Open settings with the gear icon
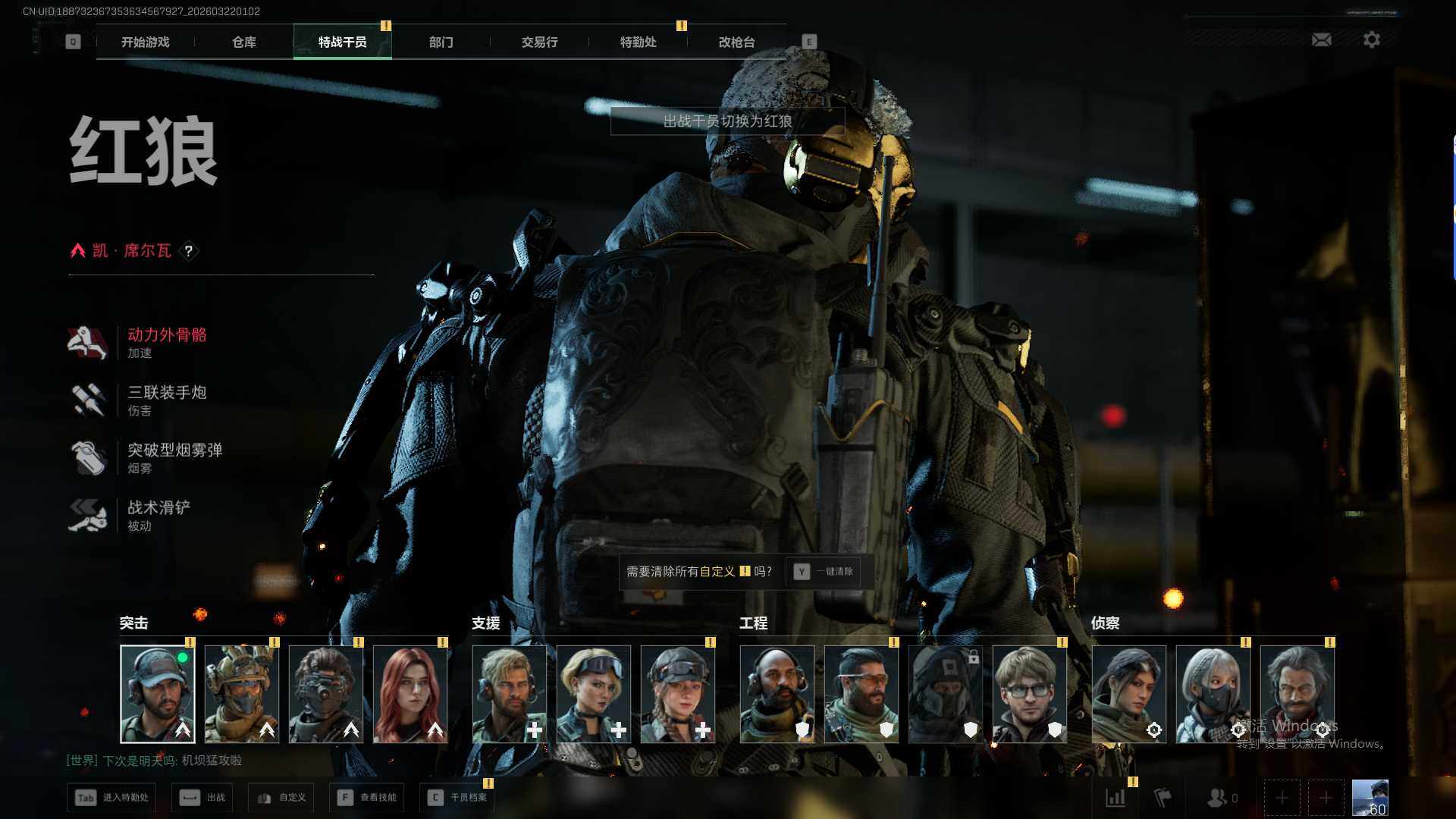 click(x=1371, y=39)
